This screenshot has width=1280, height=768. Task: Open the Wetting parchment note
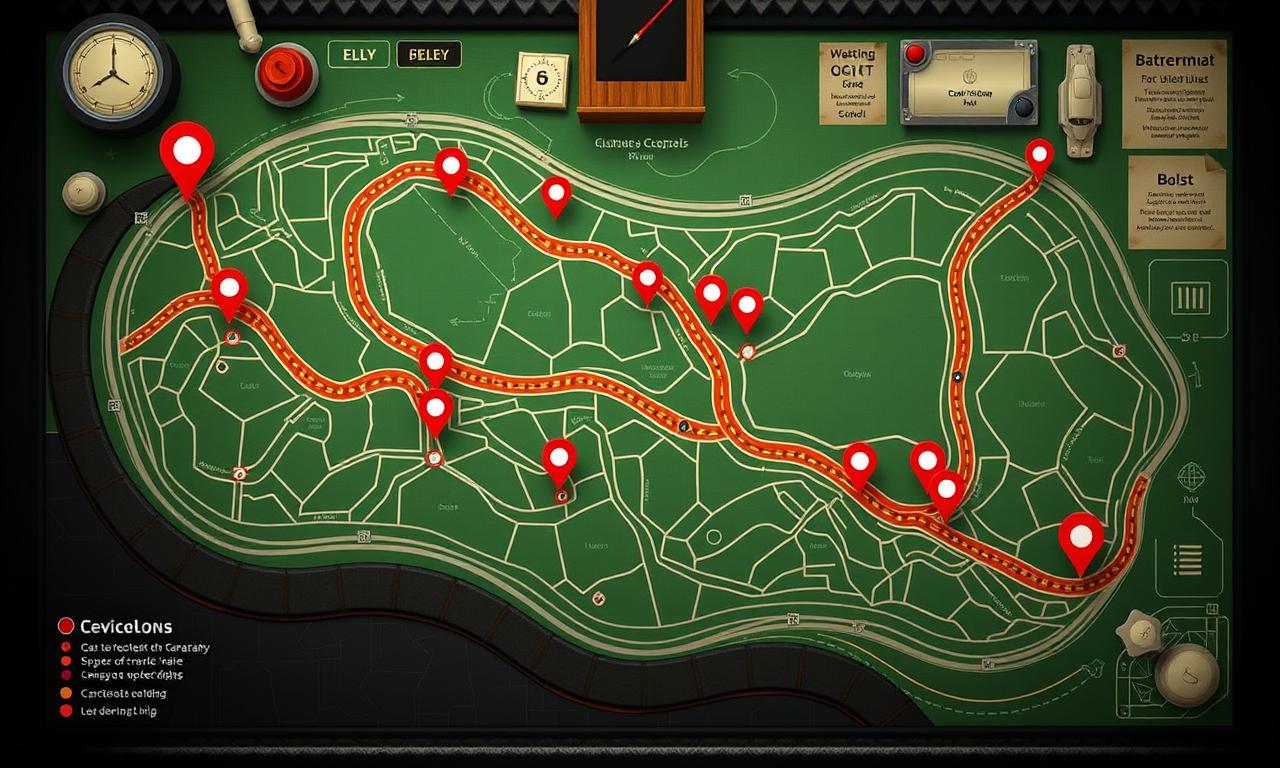click(852, 83)
